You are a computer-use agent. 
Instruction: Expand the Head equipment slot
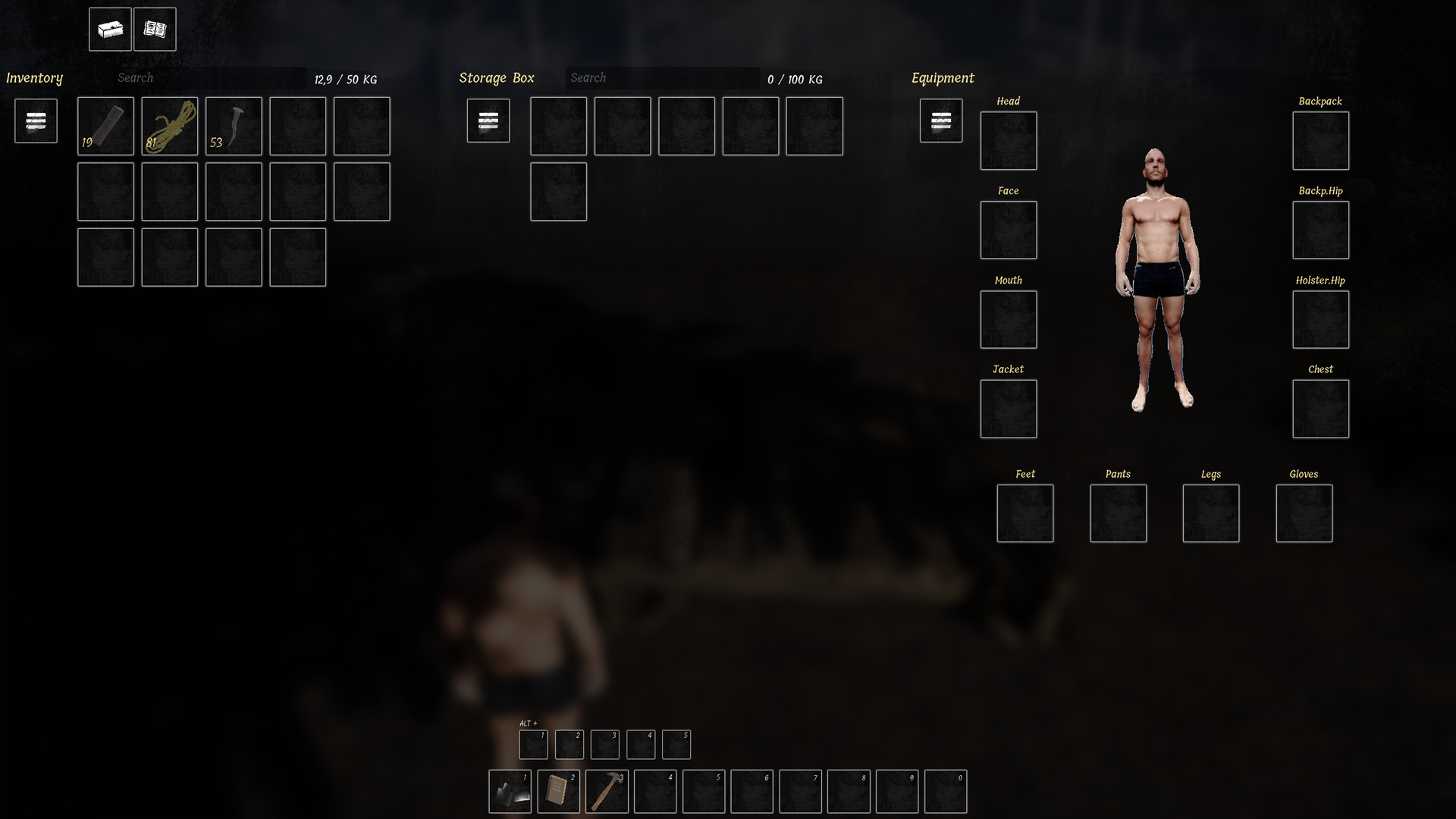coord(1009,141)
